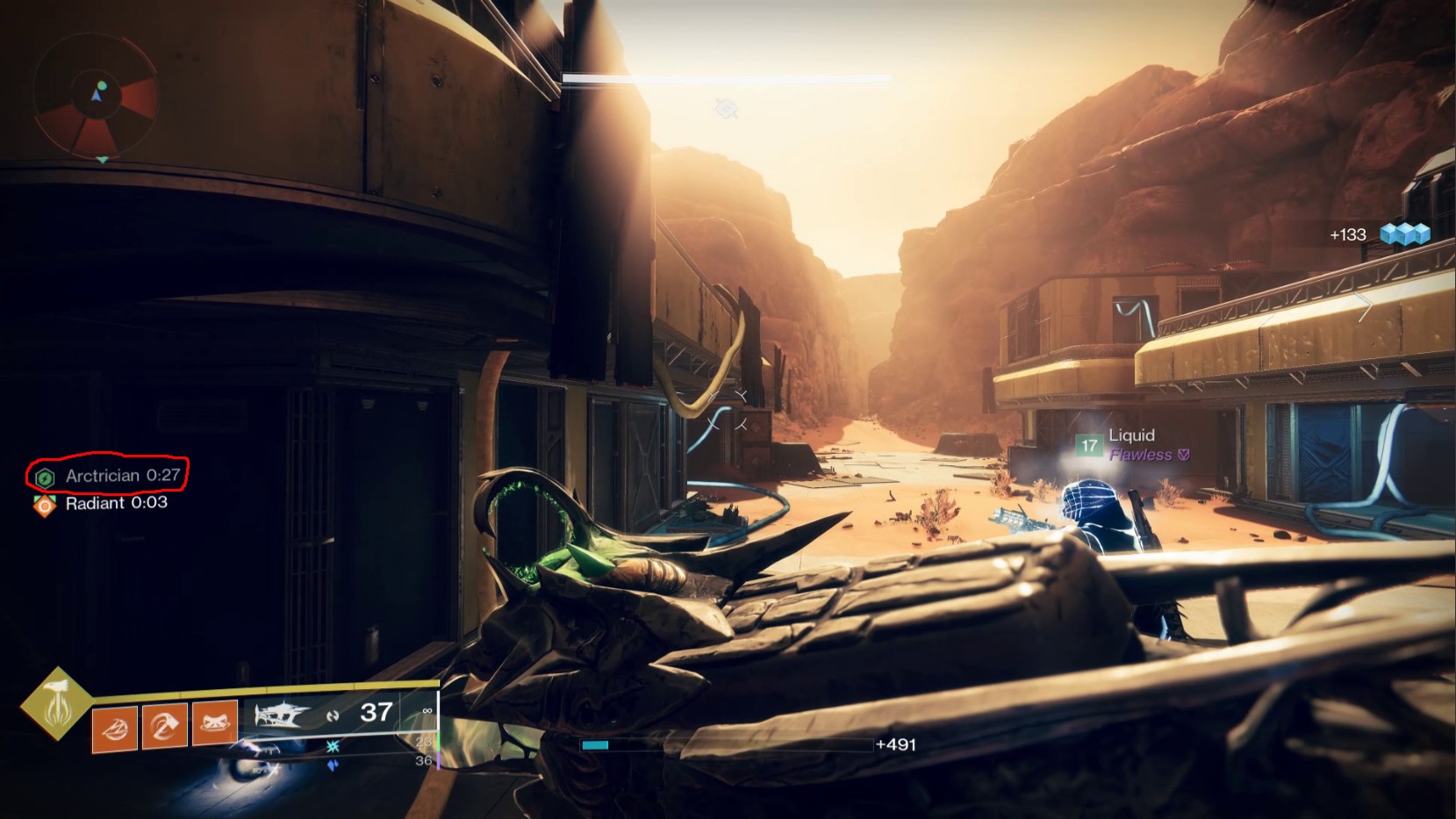Use the solar grenade ability icon

point(115,727)
